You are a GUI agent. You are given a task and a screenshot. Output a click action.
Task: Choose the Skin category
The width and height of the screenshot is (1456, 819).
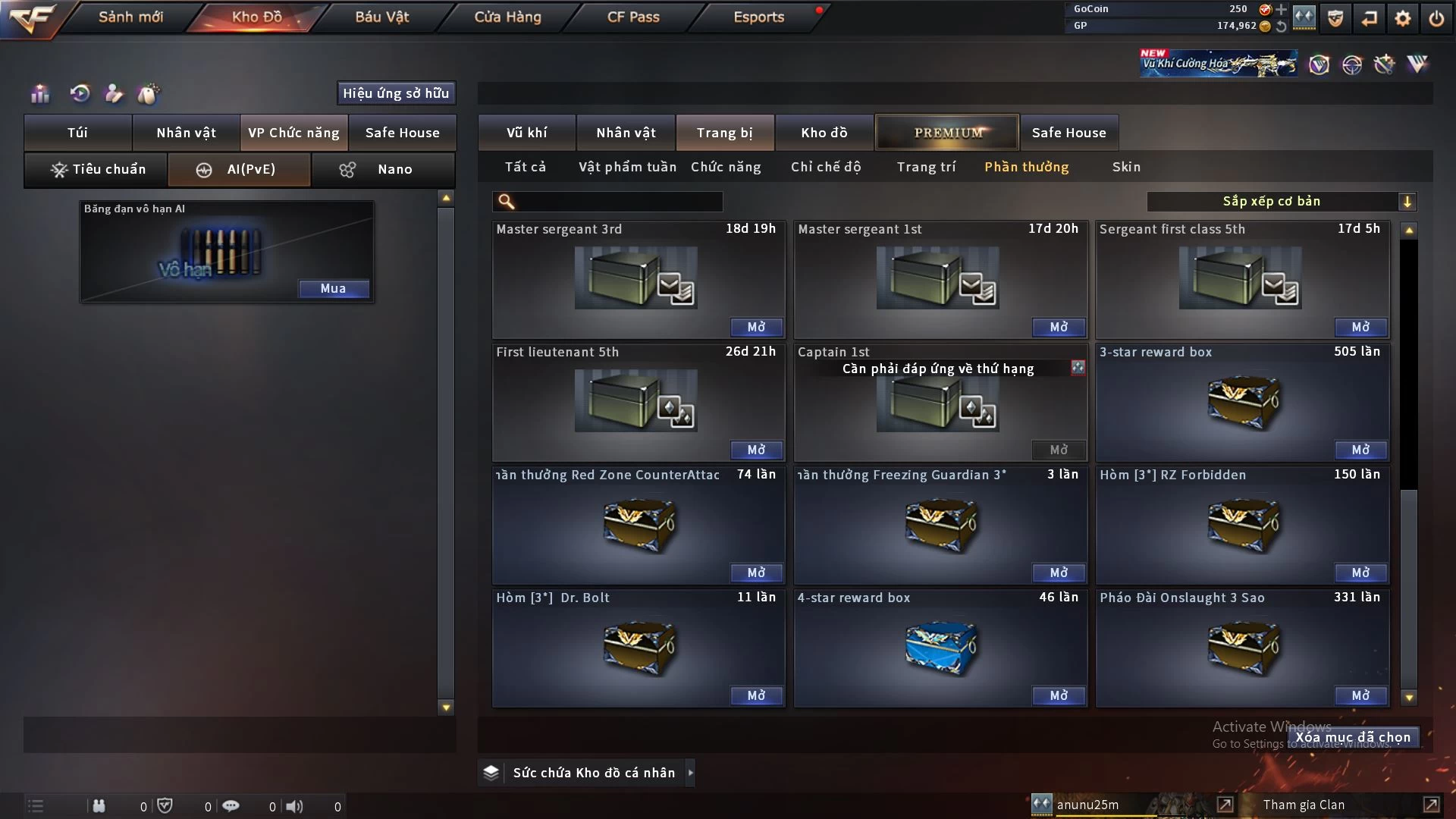[1126, 167]
